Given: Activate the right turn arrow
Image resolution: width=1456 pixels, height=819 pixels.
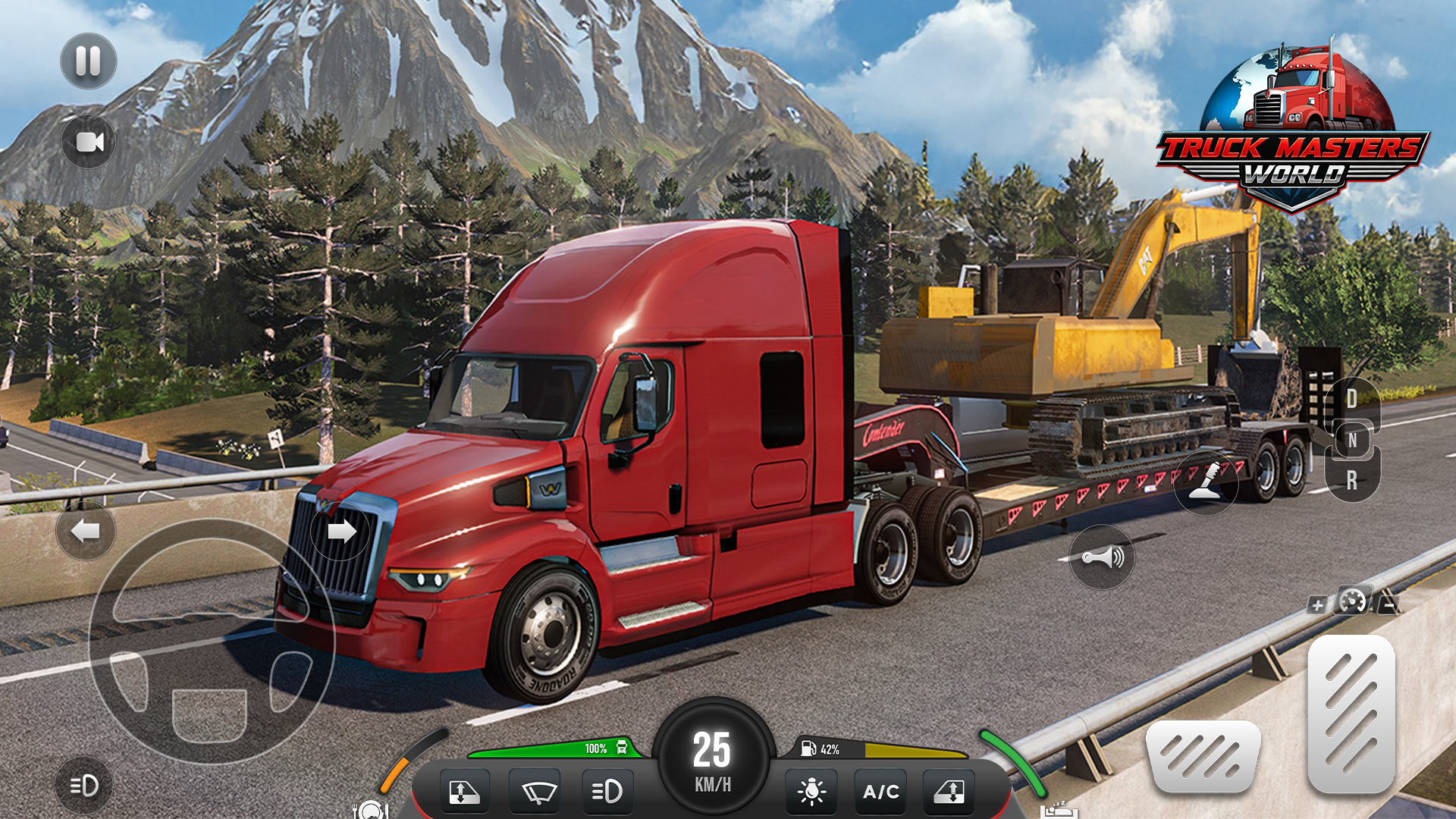Looking at the screenshot, I should tap(340, 531).
